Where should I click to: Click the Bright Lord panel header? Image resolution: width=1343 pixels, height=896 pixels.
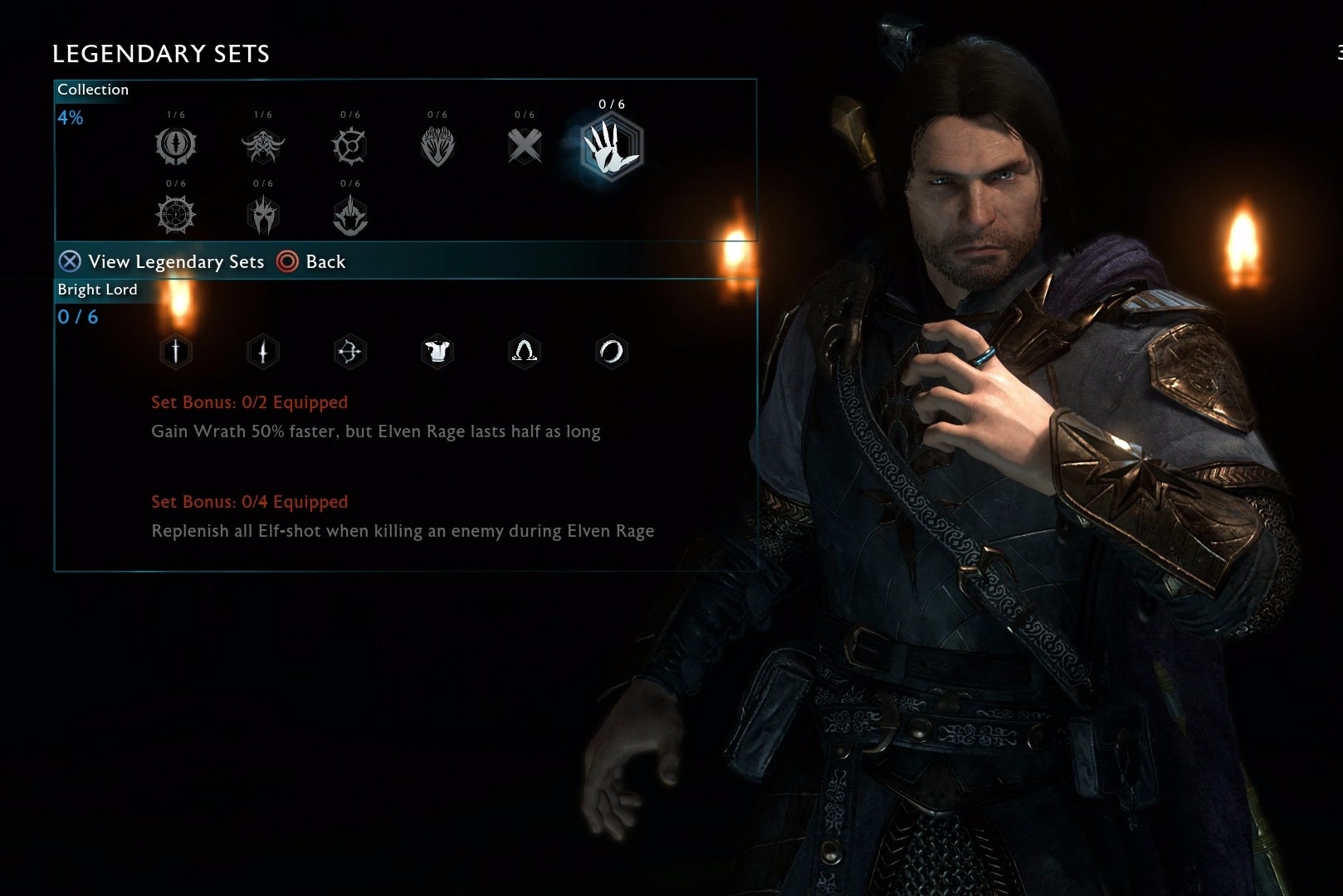click(x=96, y=290)
